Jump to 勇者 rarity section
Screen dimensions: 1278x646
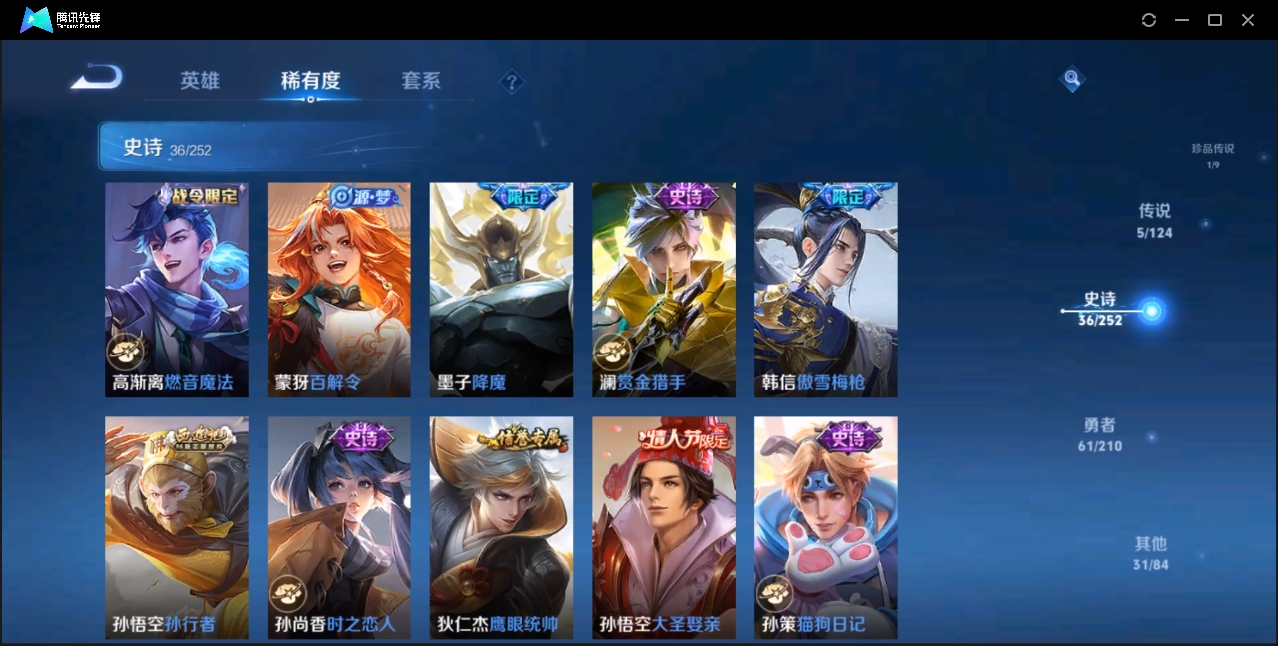1100,434
